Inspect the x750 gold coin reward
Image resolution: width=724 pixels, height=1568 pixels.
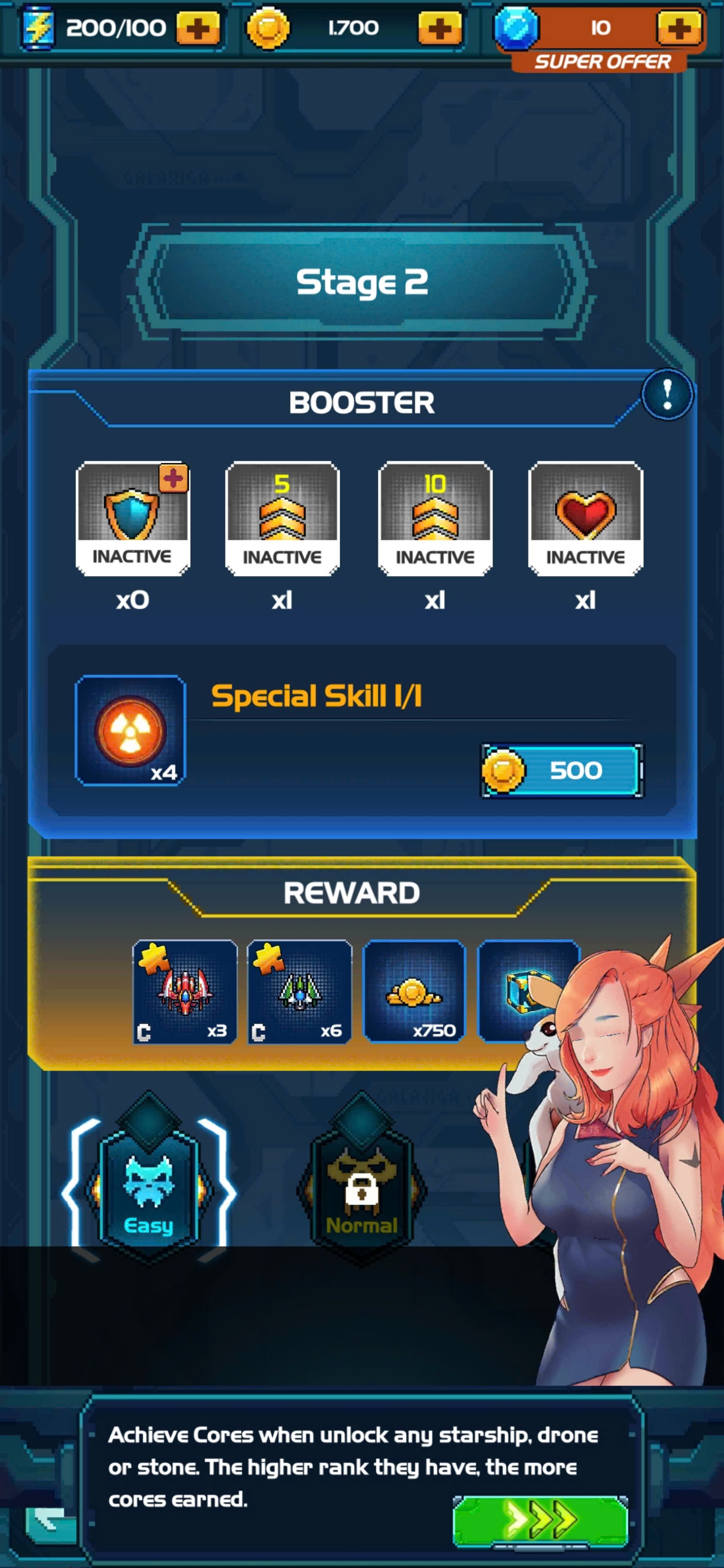click(414, 992)
